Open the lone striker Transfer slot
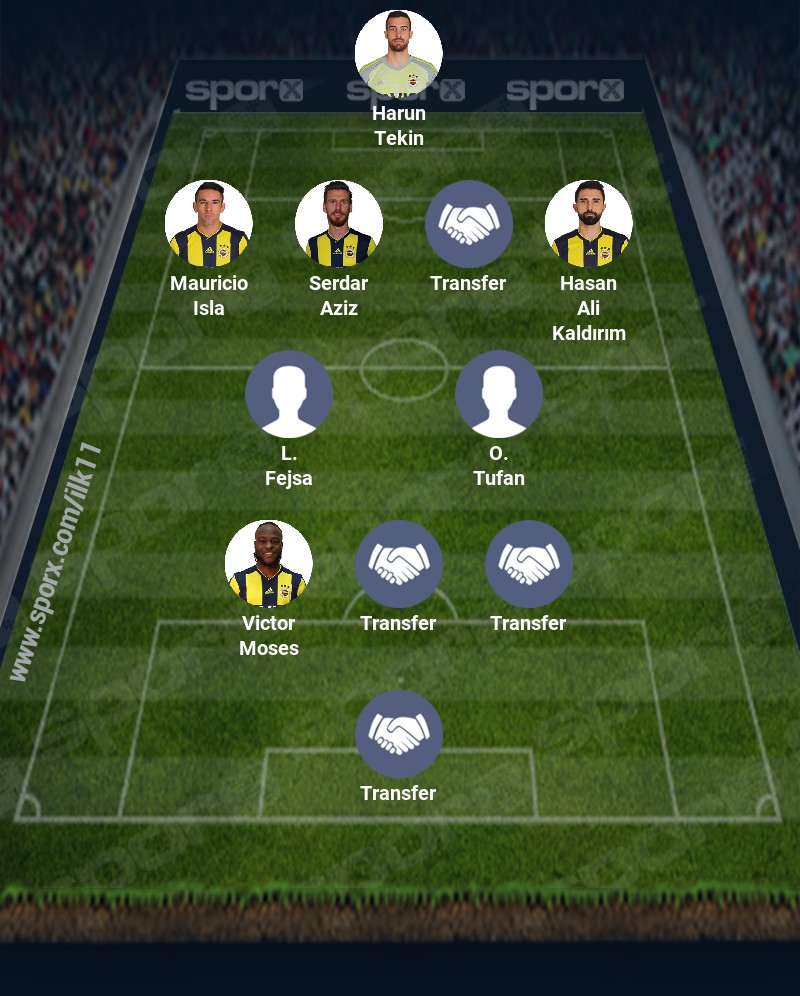This screenshot has width=800, height=996. [x=399, y=734]
